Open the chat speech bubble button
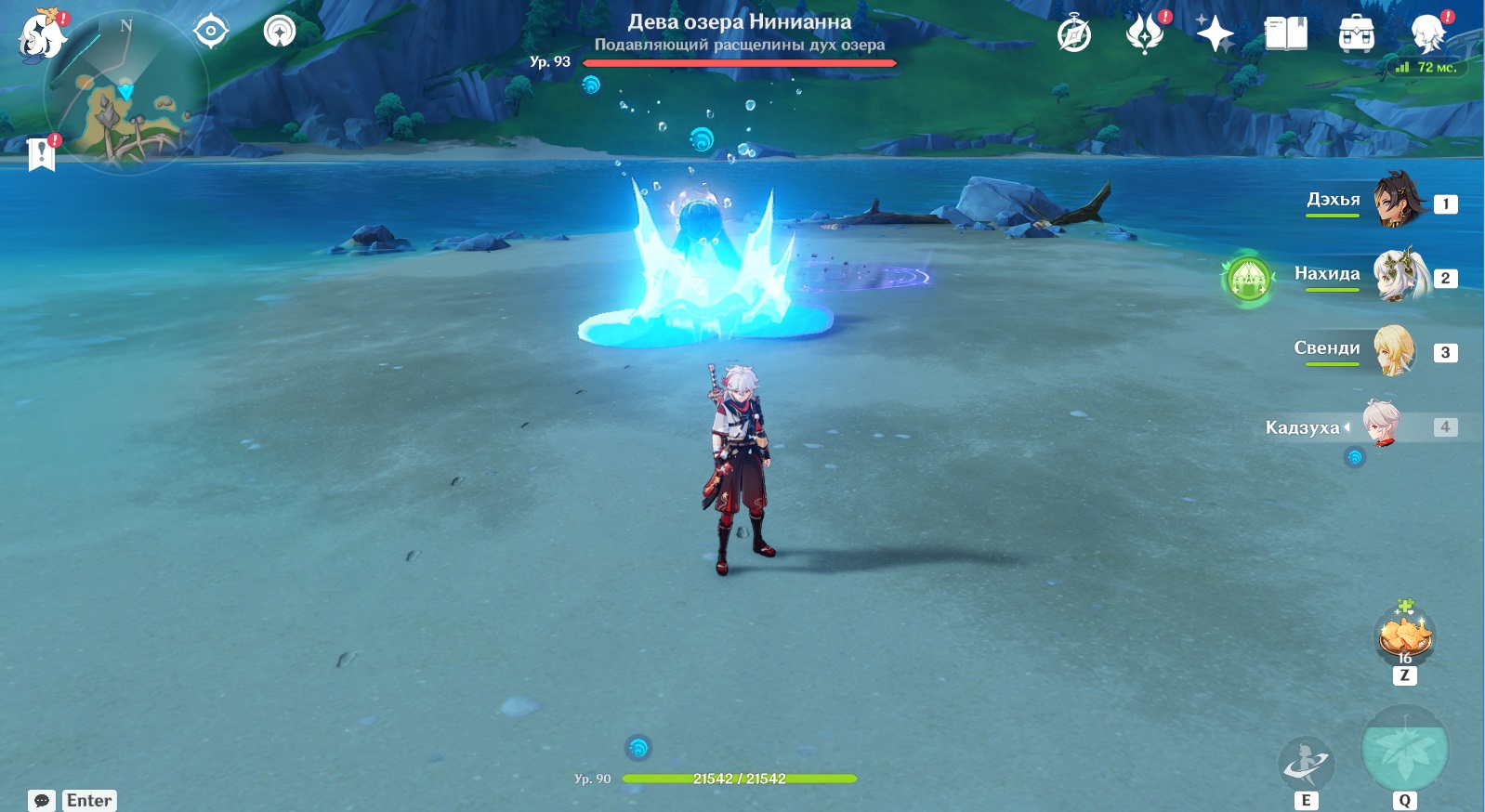This screenshot has height=812, width=1485. (42, 800)
